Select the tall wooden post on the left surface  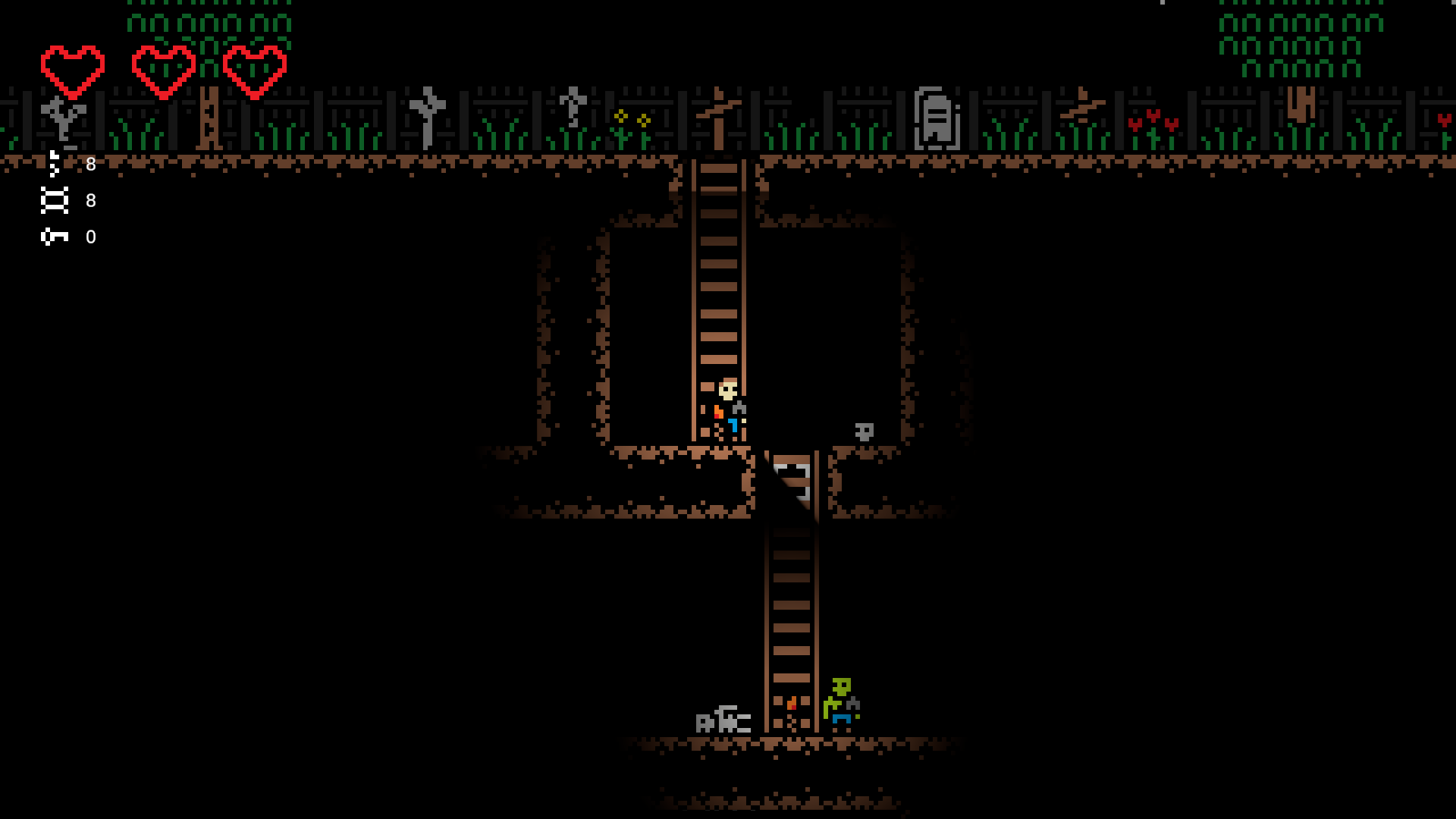(x=210, y=118)
